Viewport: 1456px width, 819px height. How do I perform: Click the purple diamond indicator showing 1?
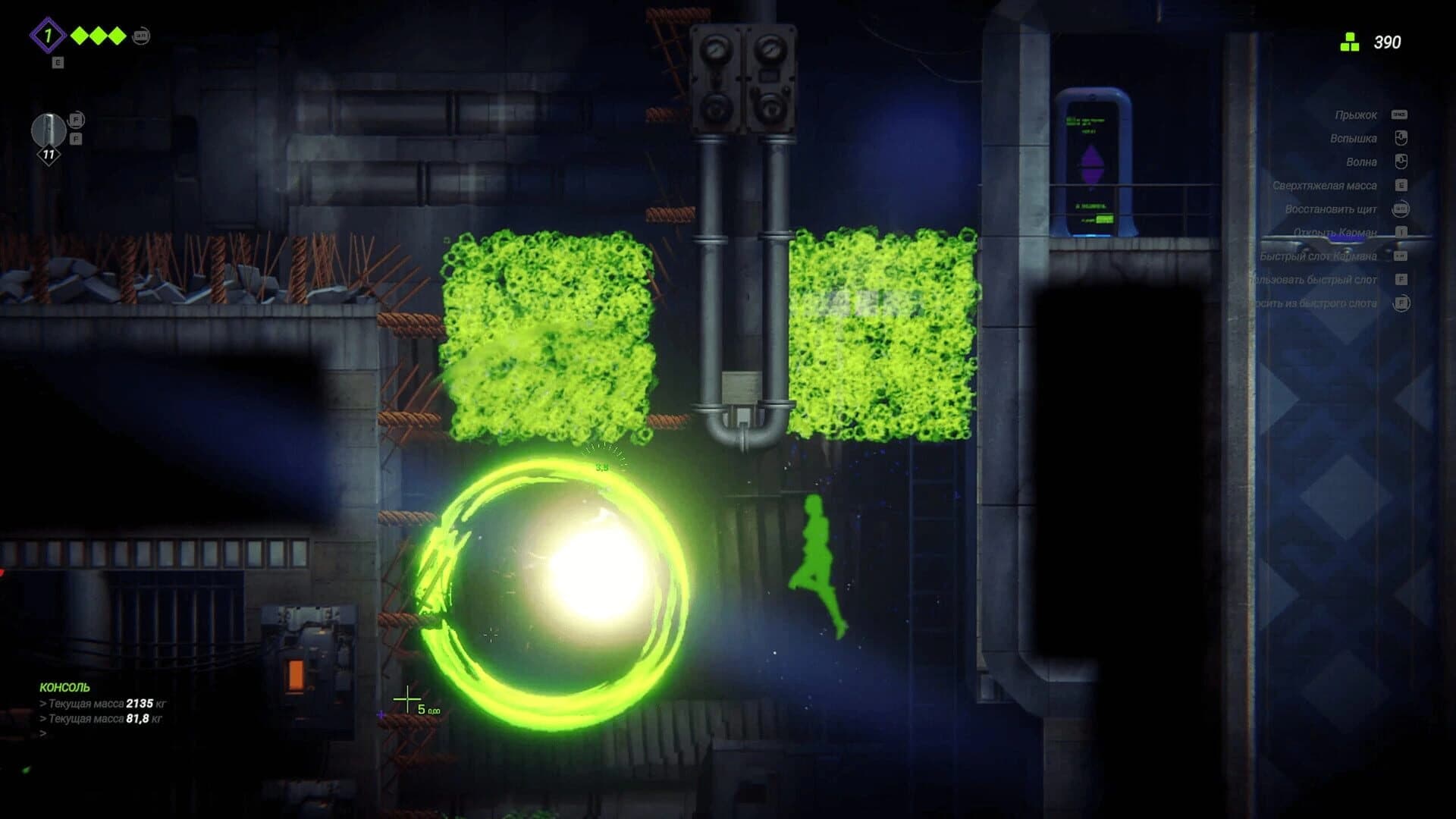tap(48, 34)
